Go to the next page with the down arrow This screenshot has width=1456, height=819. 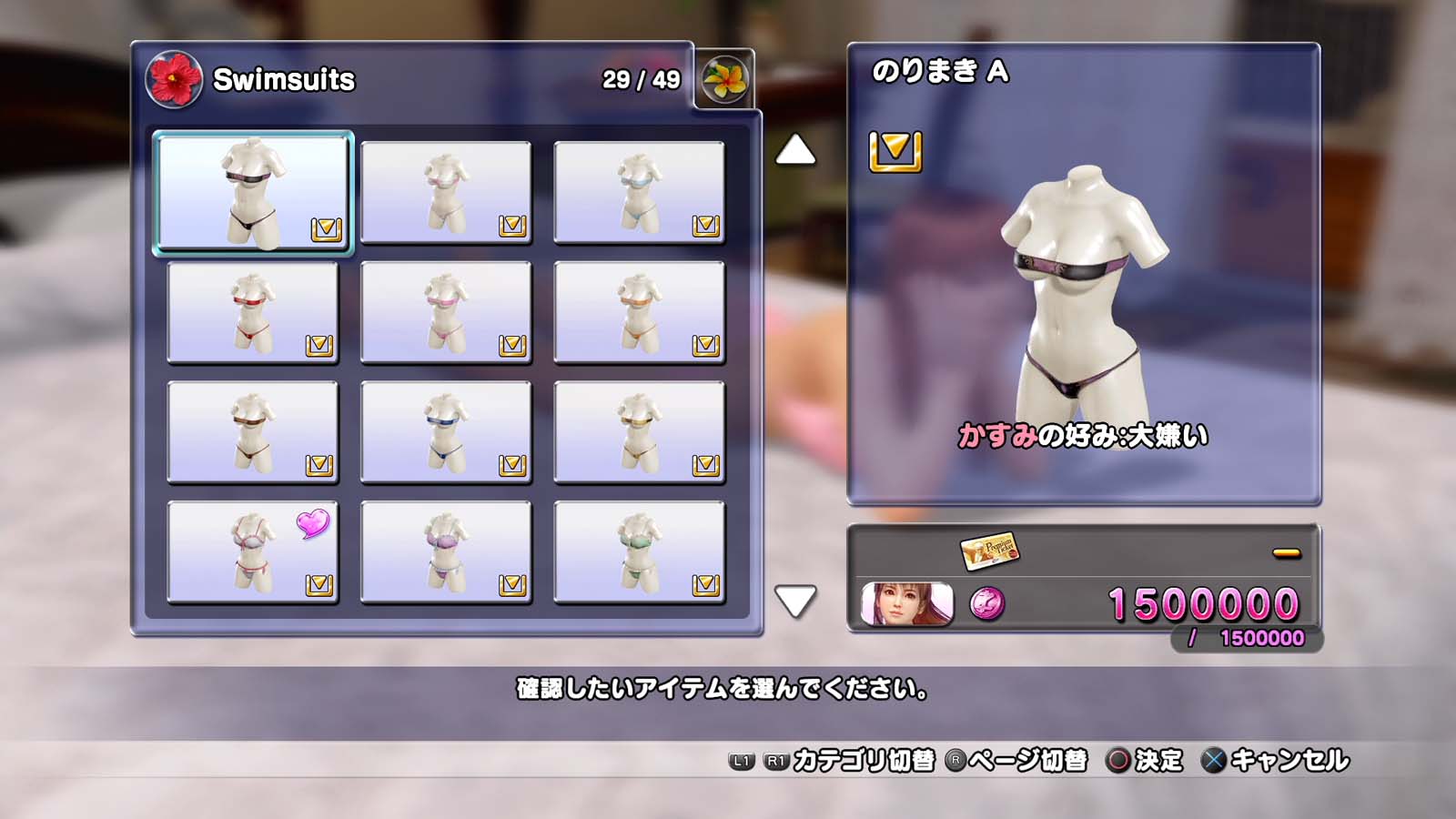tap(795, 601)
